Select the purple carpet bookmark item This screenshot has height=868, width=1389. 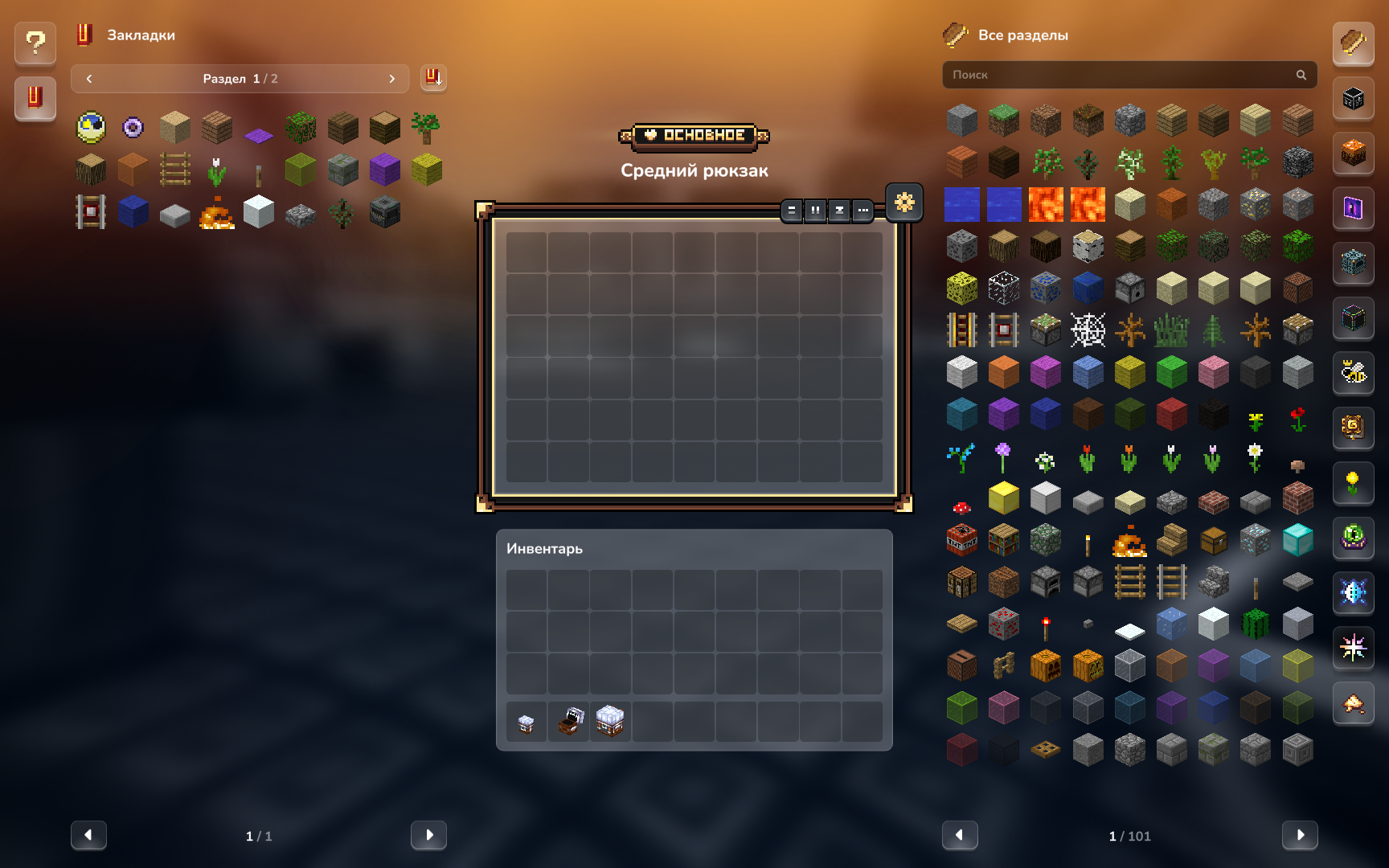click(x=259, y=134)
